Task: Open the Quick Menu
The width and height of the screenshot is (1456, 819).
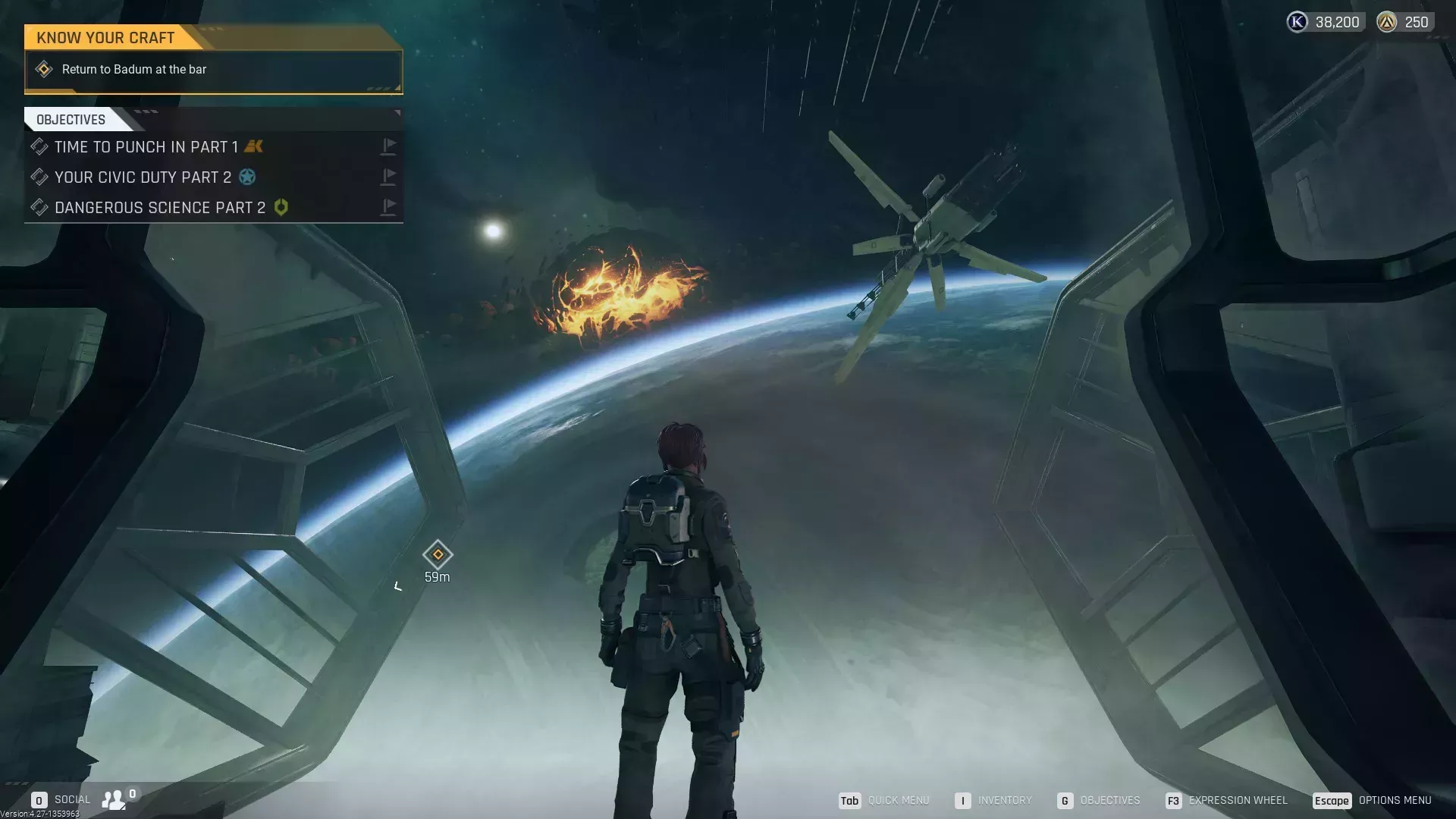Action: (884, 801)
